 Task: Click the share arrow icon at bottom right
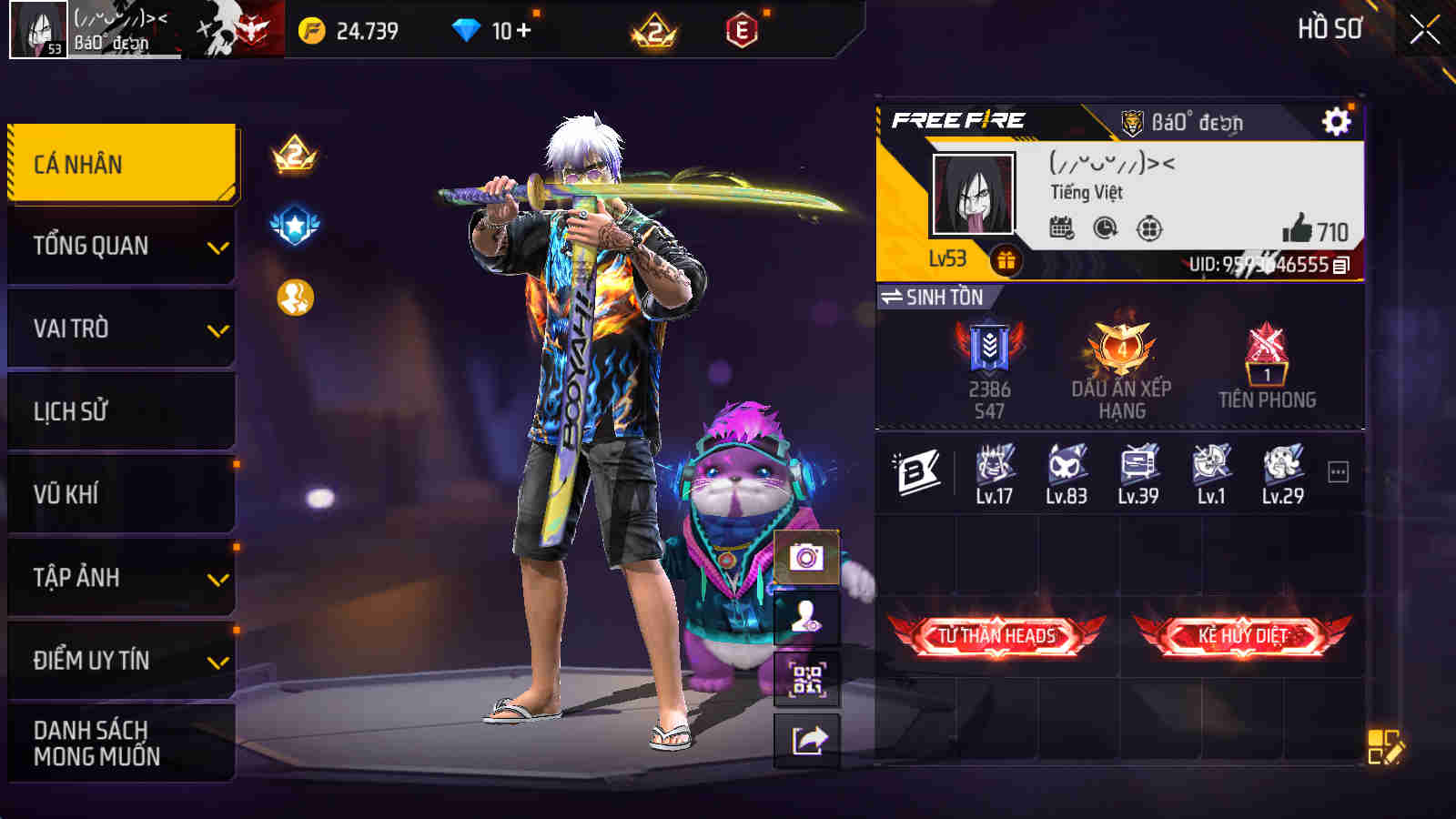coord(804,739)
